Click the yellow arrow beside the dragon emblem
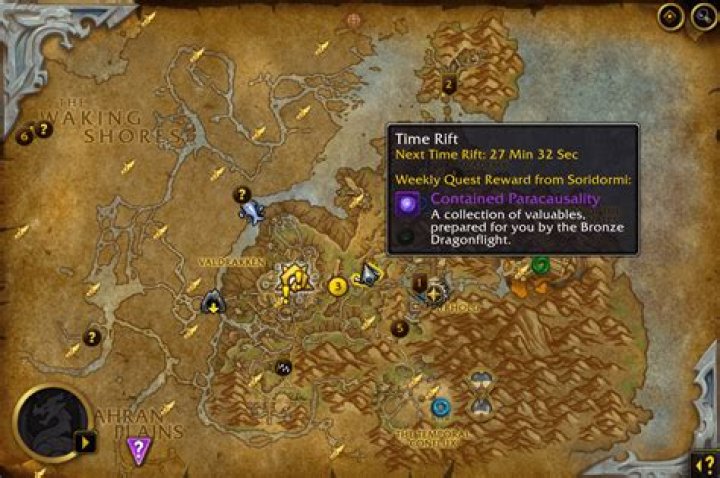The width and height of the screenshot is (720, 478). pos(86,441)
